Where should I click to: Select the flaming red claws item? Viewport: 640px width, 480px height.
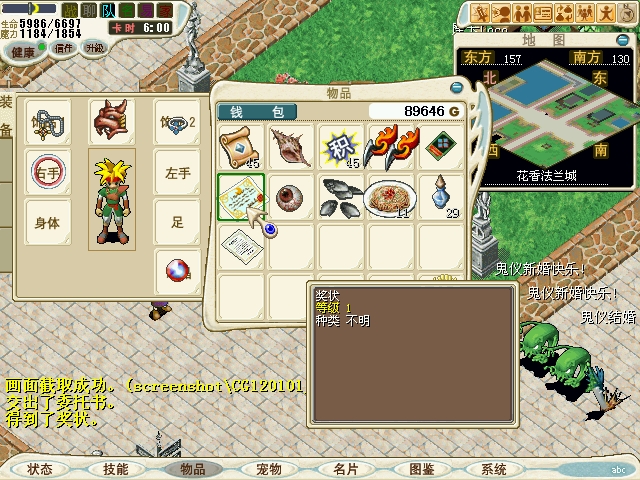tap(389, 145)
